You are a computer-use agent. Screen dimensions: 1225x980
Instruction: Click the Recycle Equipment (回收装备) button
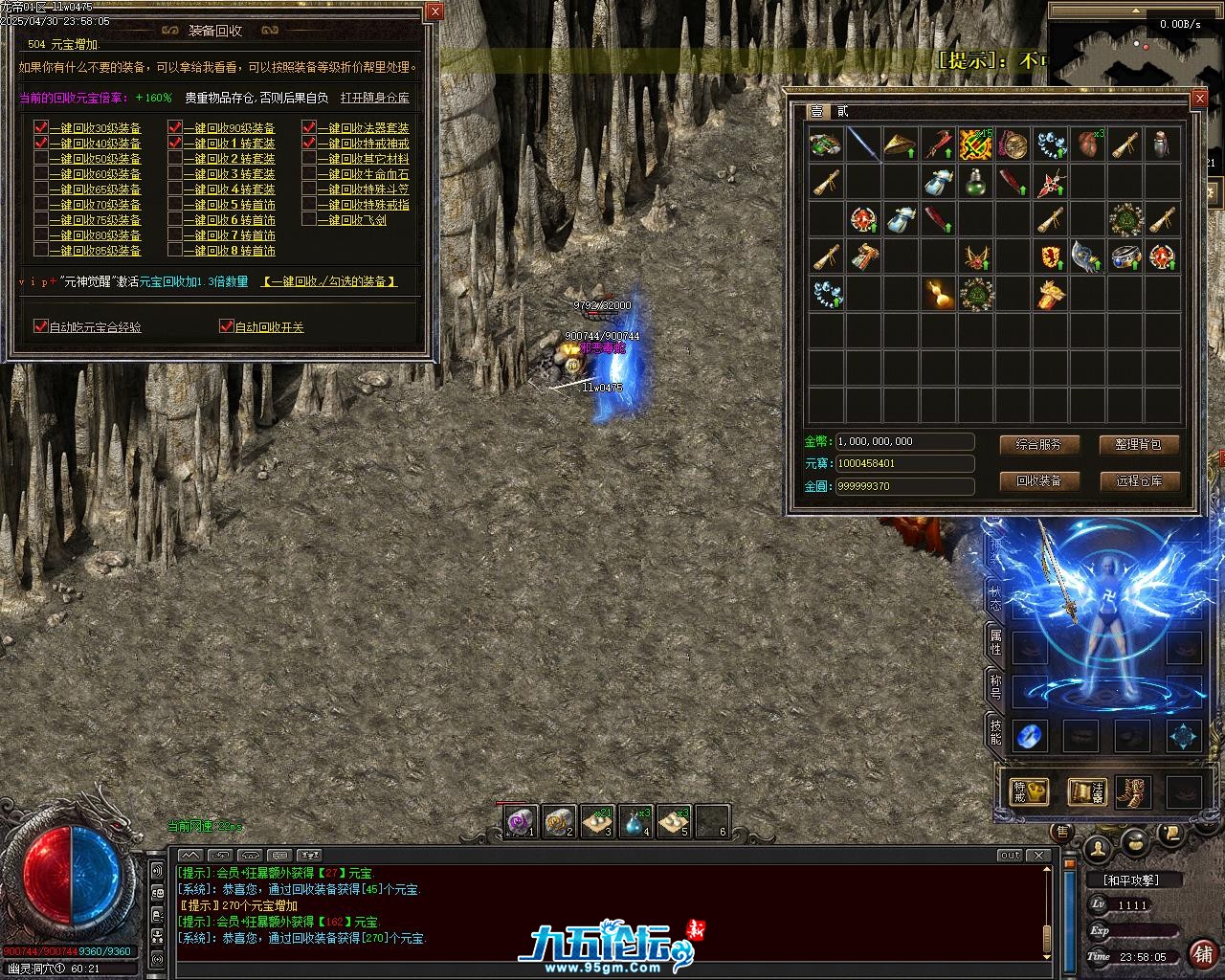(x=1038, y=480)
